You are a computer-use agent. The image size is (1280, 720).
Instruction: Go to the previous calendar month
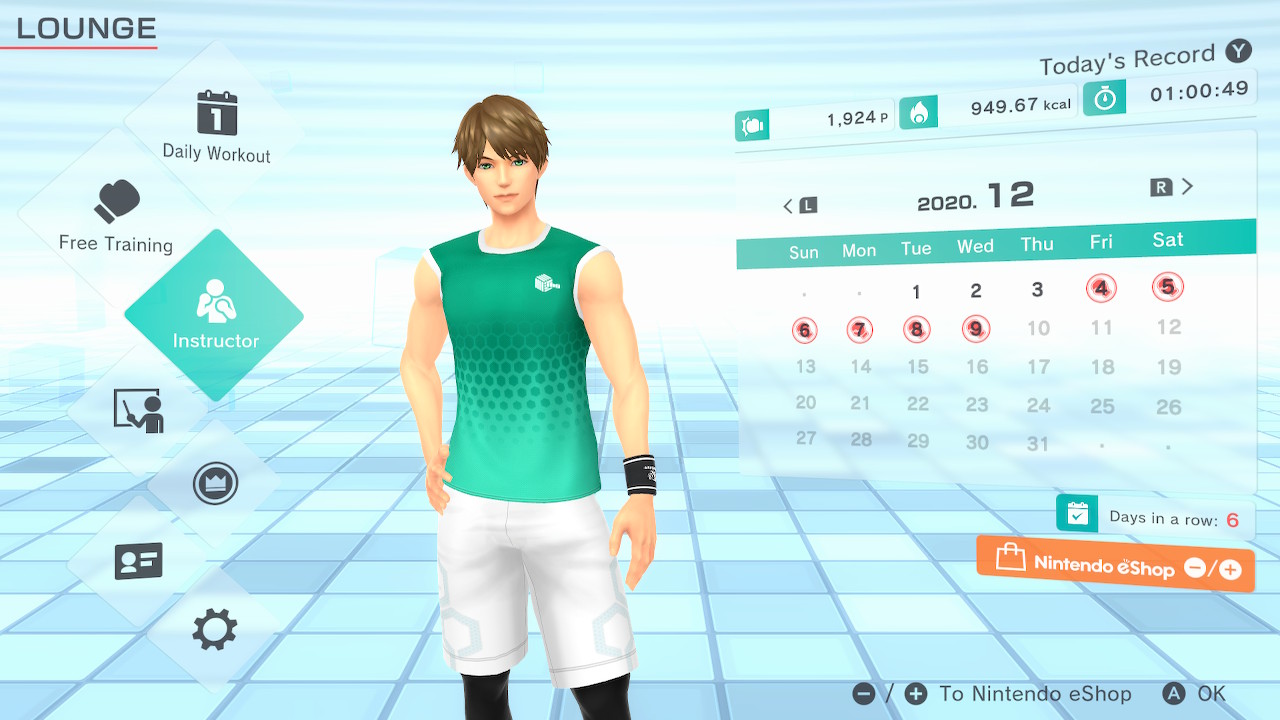799,206
